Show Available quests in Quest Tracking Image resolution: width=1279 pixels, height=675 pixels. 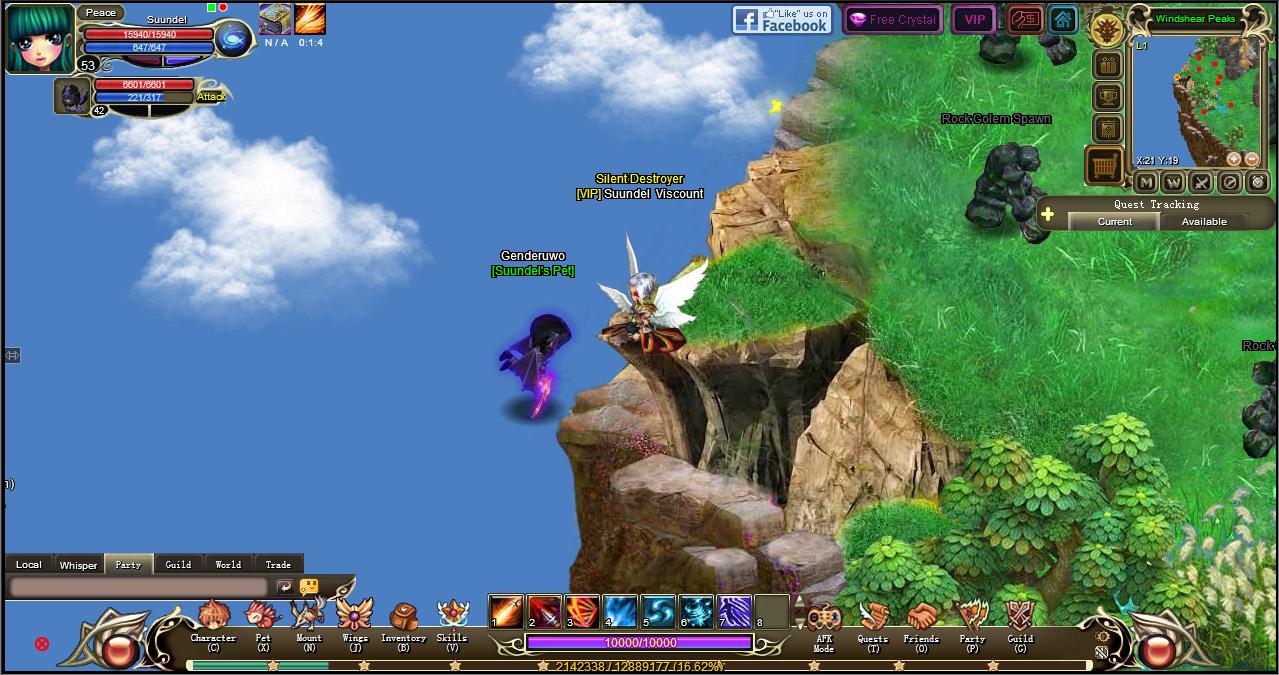(x=1204, y=222)
